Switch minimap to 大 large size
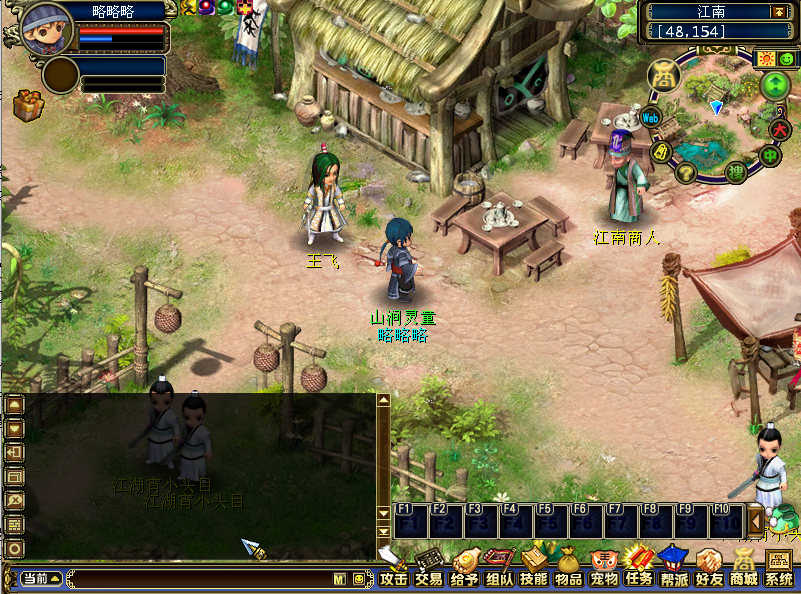Image resolution: width=801 pixels, height=594 pixels. point(780,129)
